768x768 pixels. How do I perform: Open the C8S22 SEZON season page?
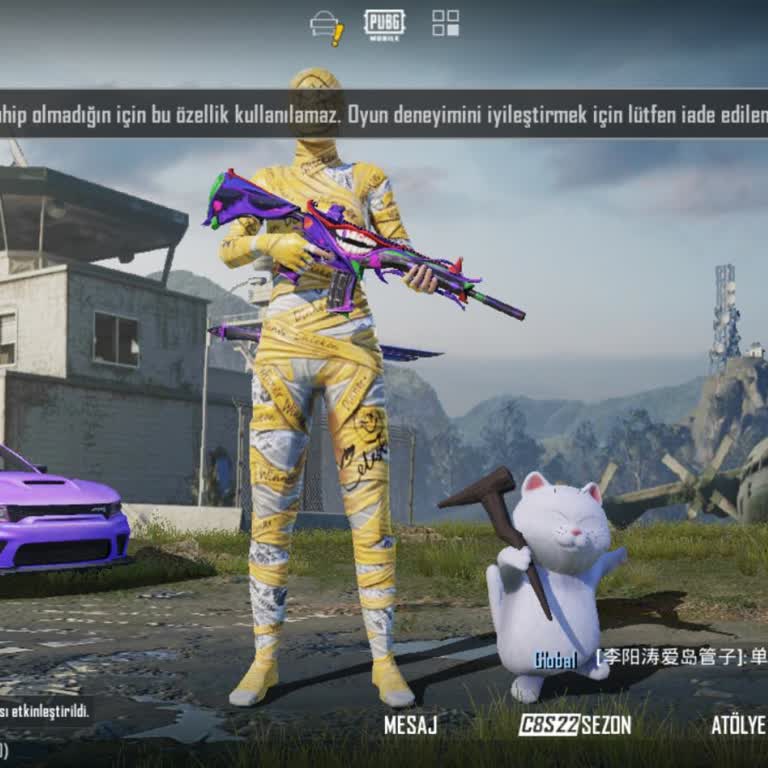(575, 725)
